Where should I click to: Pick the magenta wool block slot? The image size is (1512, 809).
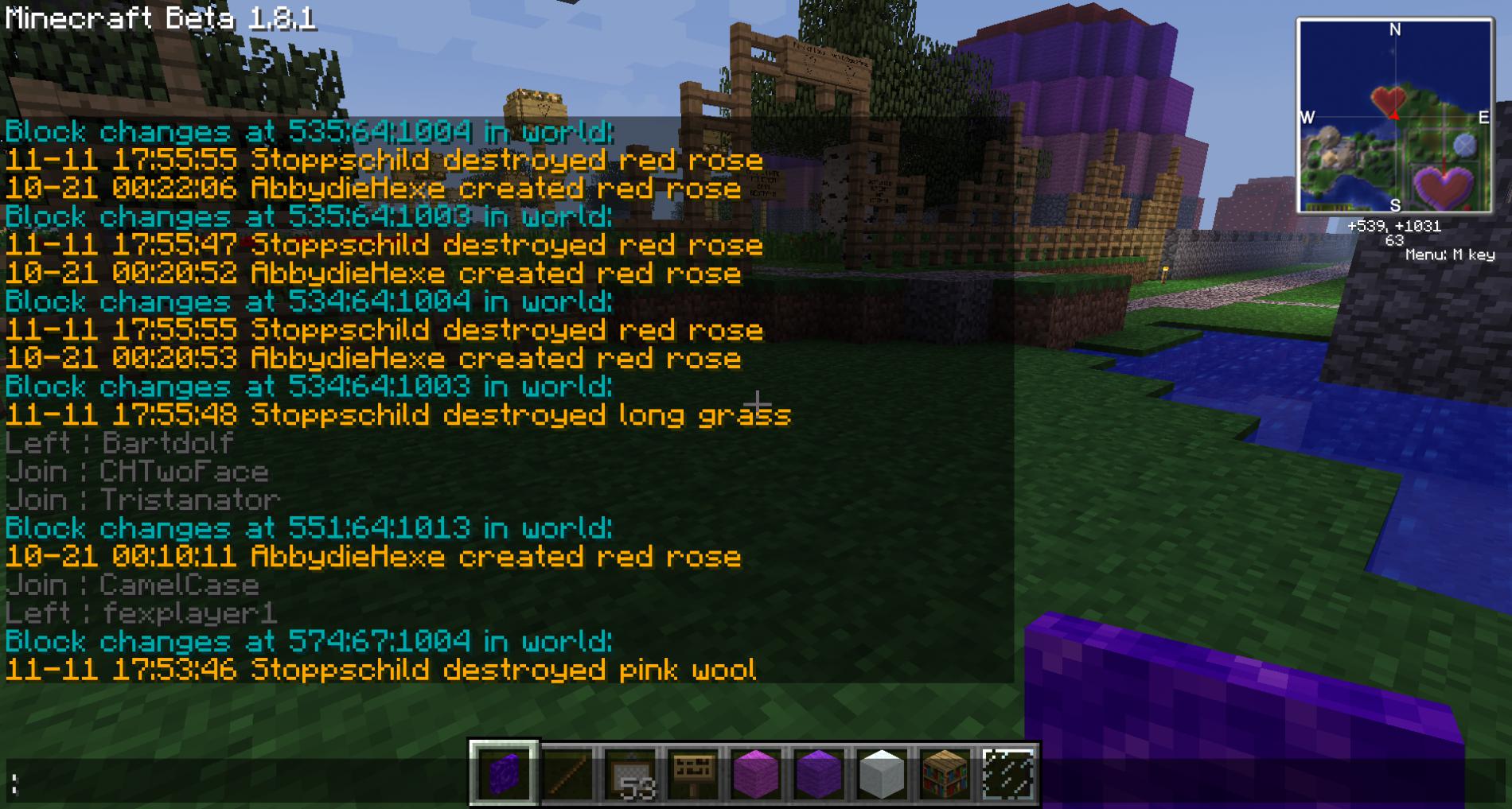point(756,773)
